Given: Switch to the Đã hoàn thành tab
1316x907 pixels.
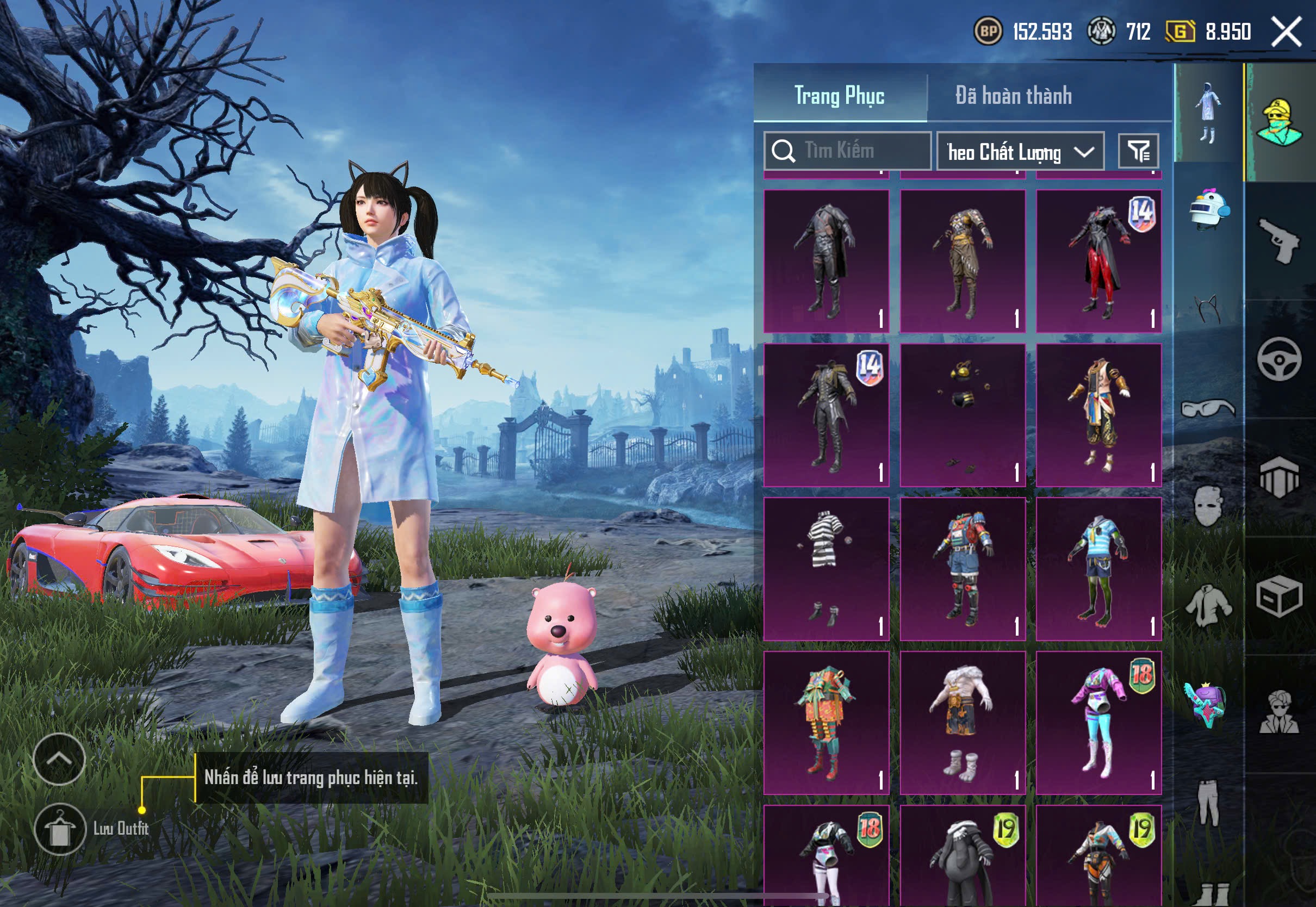Looking at the screenshot, I should click(1013, 96).
